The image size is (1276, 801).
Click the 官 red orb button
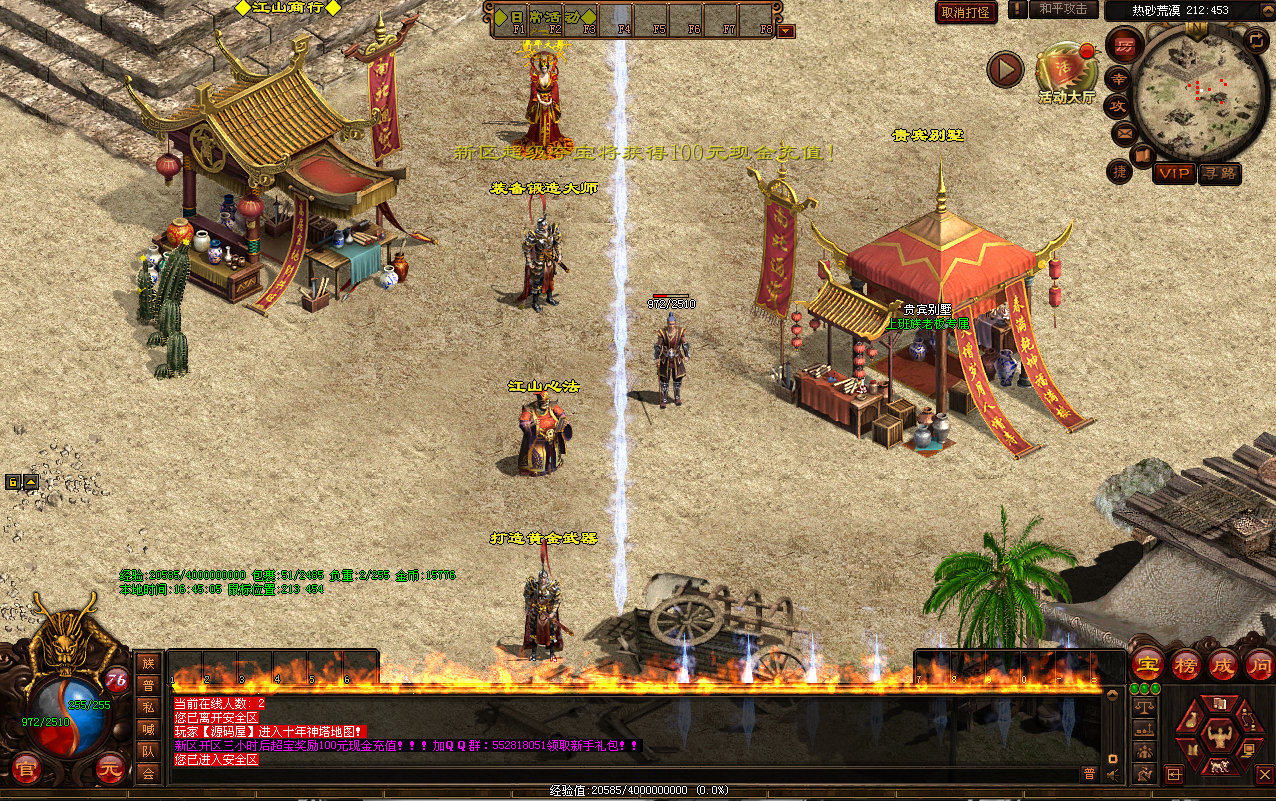click(x=26, y=770)
